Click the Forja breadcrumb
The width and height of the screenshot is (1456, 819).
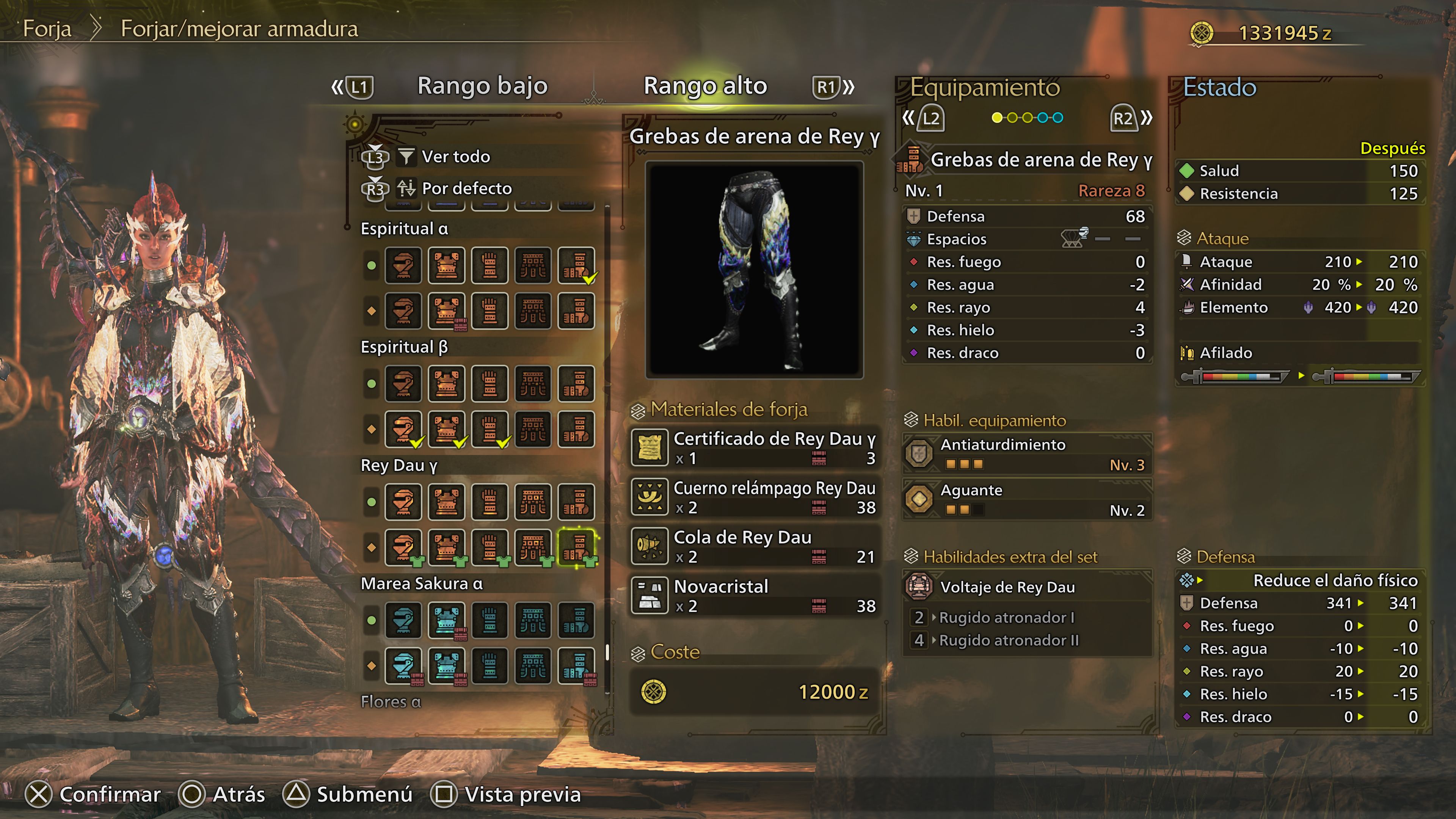(x=47, y=29)
